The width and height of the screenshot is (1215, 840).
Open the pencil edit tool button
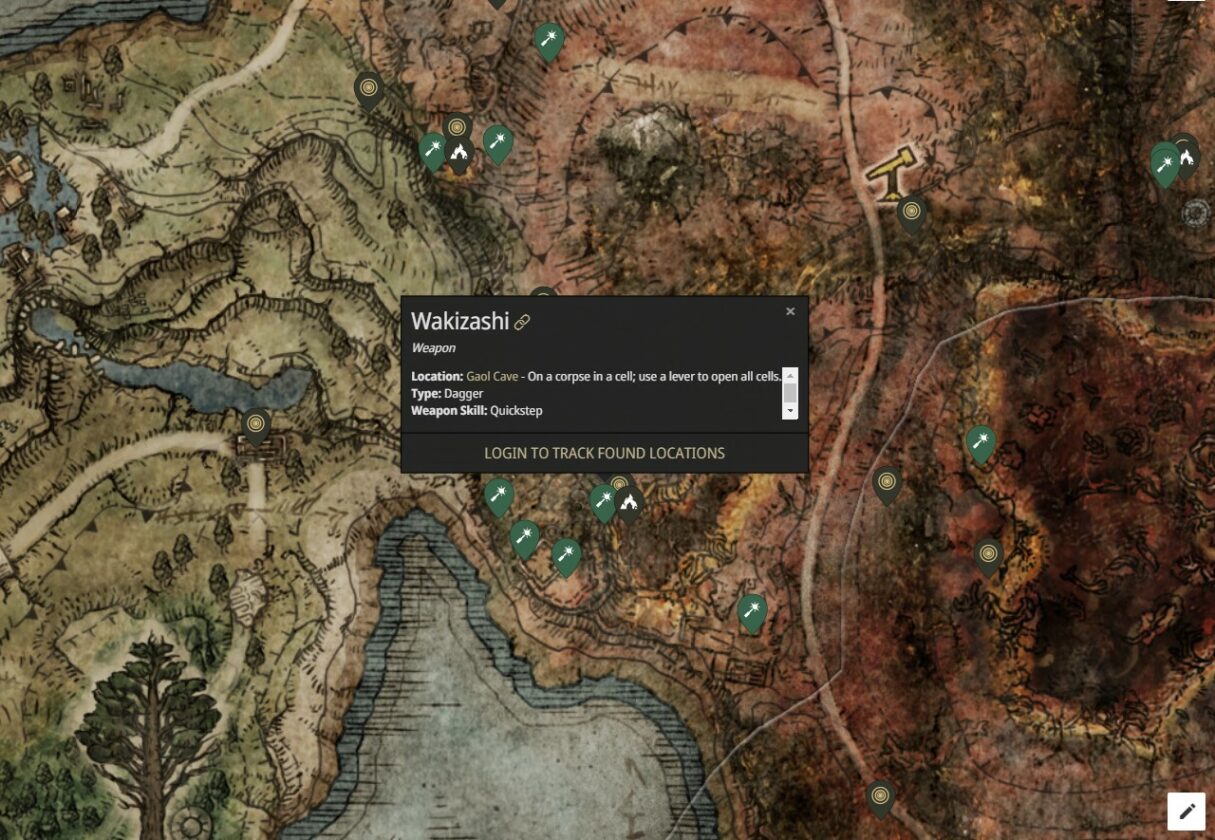[x=1186, y=811]
